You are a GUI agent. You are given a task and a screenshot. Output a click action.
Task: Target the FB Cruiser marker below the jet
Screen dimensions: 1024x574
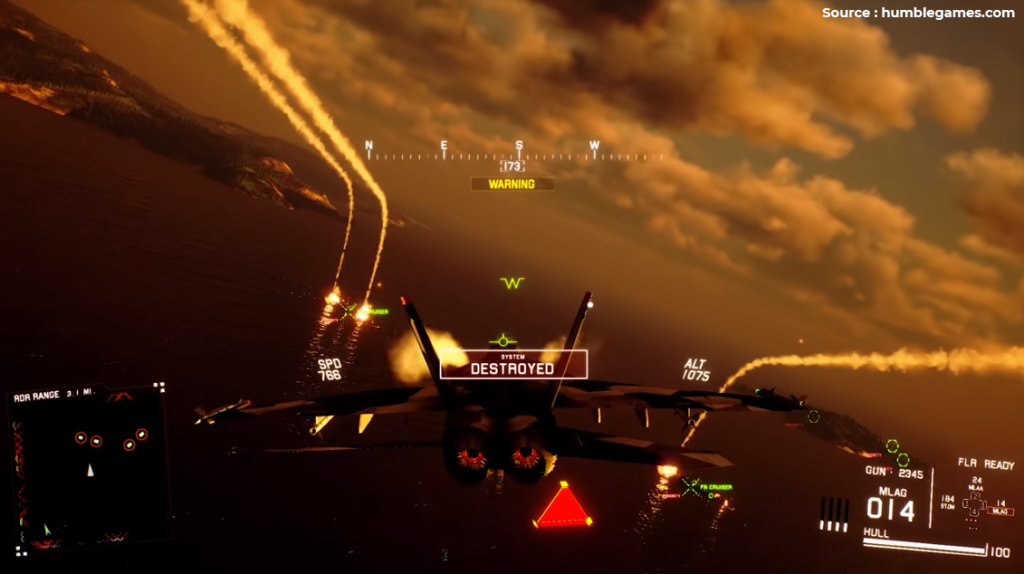tap(691, 487)
